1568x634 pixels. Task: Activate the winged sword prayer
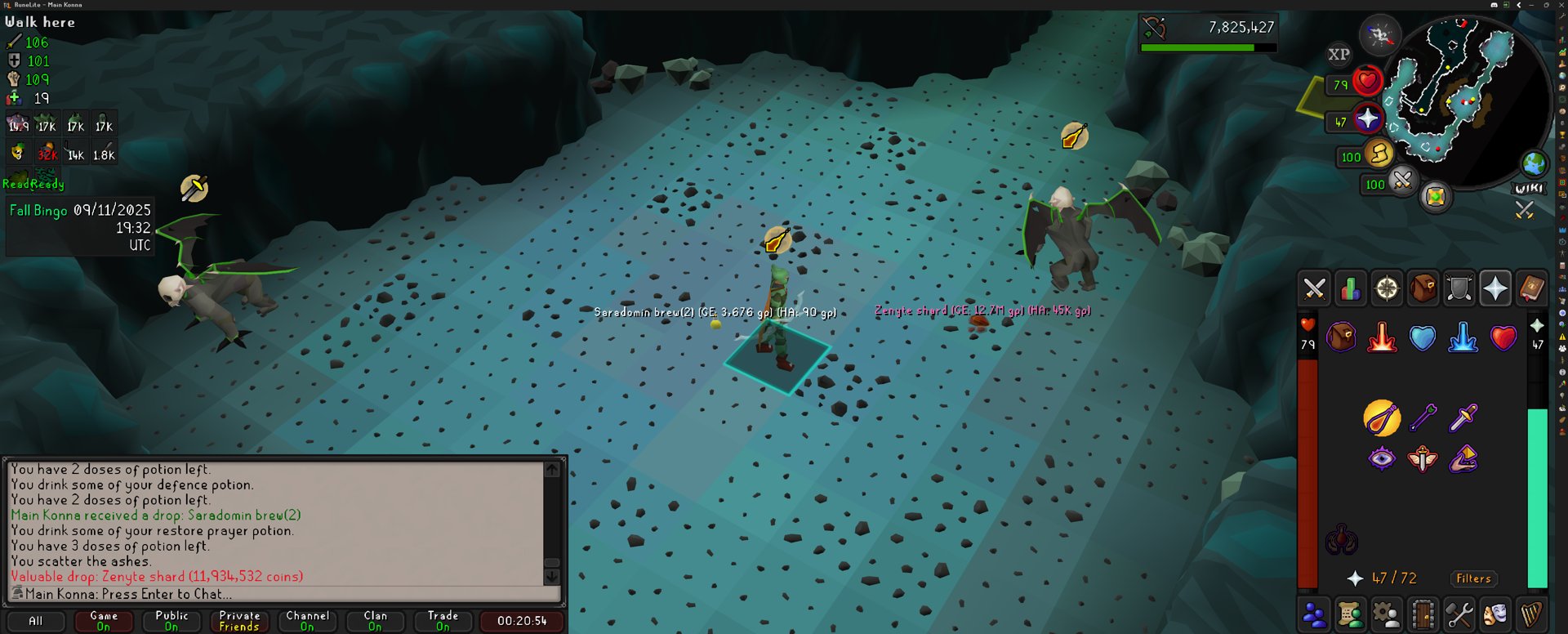point(1422,458)
